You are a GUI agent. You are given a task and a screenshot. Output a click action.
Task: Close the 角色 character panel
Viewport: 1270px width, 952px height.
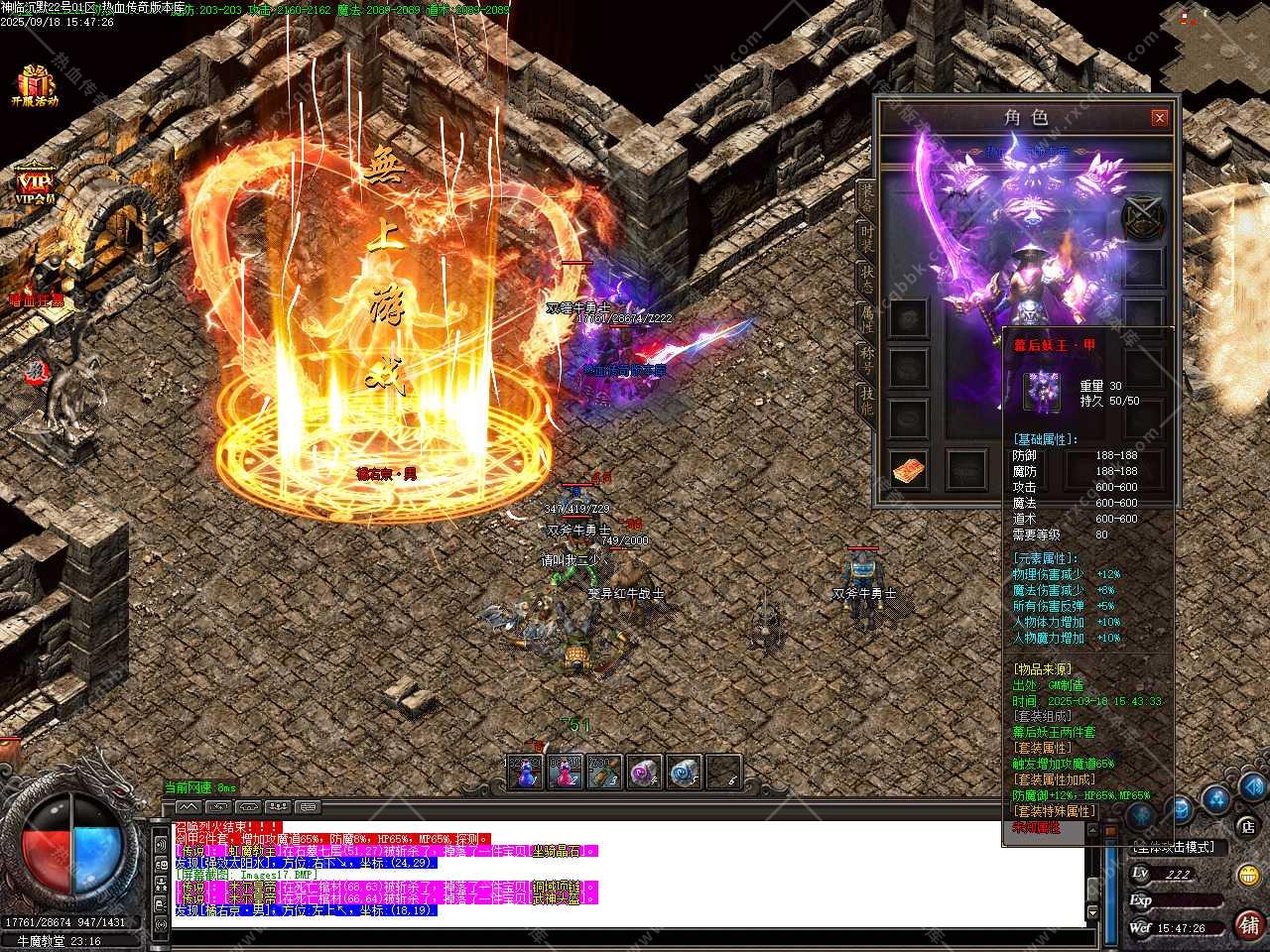pyautogui.click(x=1159, y=118)
